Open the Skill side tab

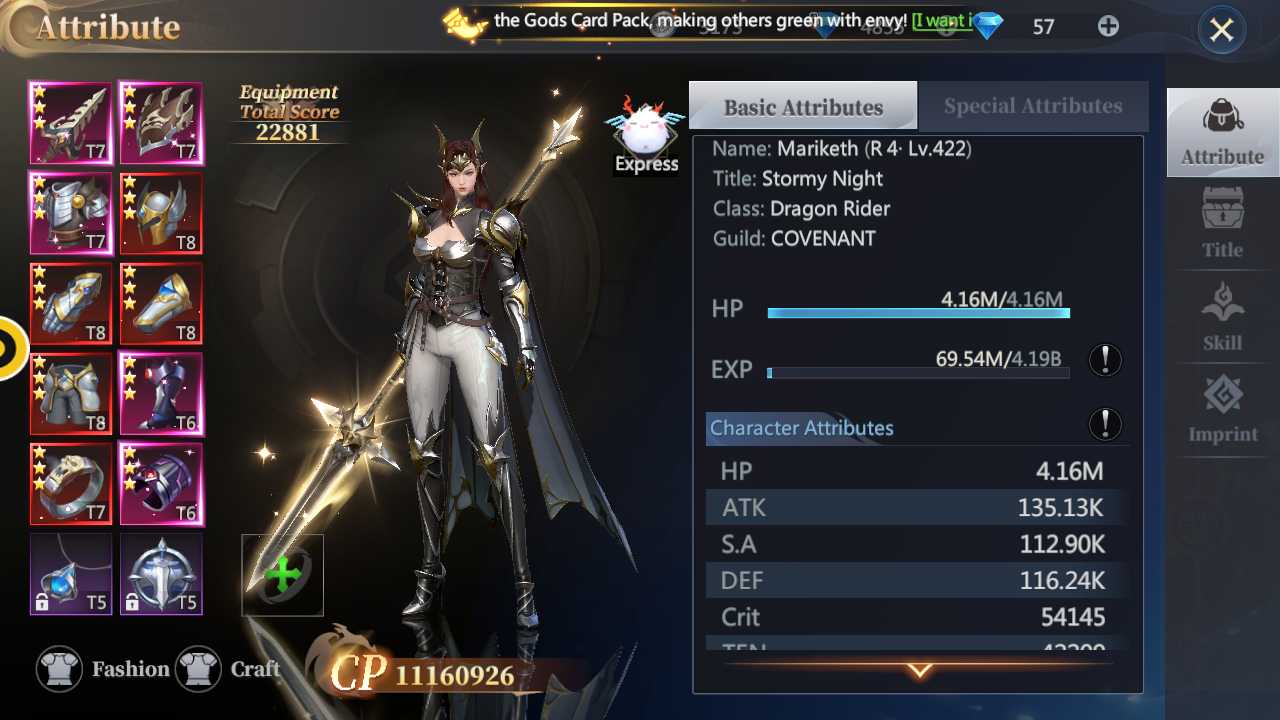click(1222, 316)
